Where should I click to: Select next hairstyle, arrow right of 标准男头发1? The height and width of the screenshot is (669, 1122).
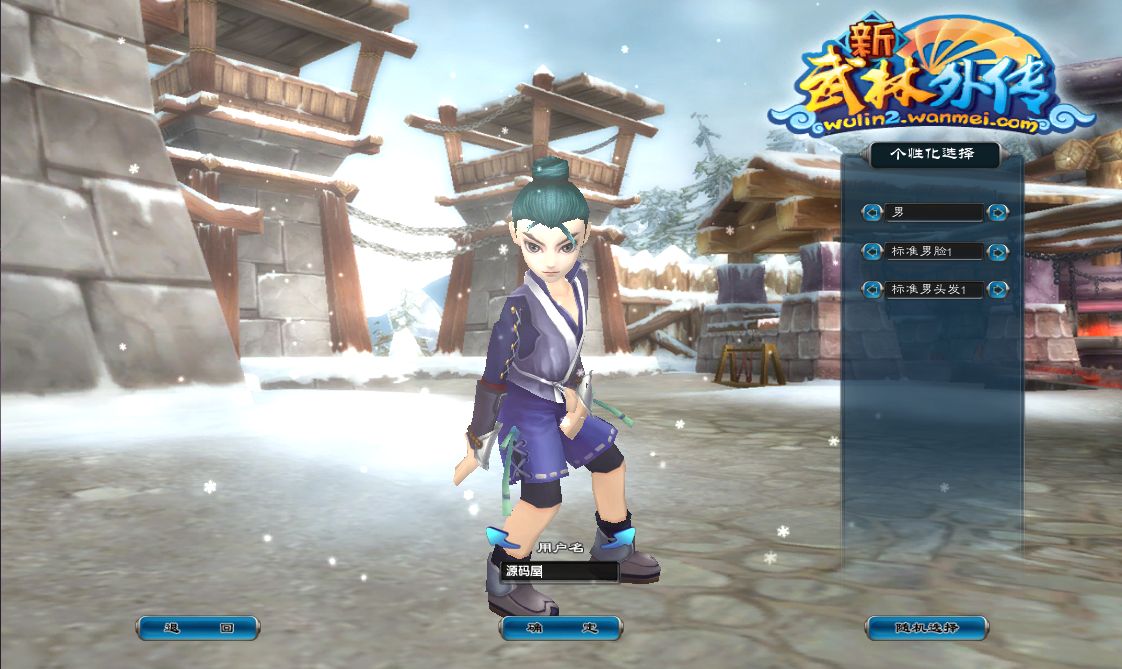tap(996, 290)
